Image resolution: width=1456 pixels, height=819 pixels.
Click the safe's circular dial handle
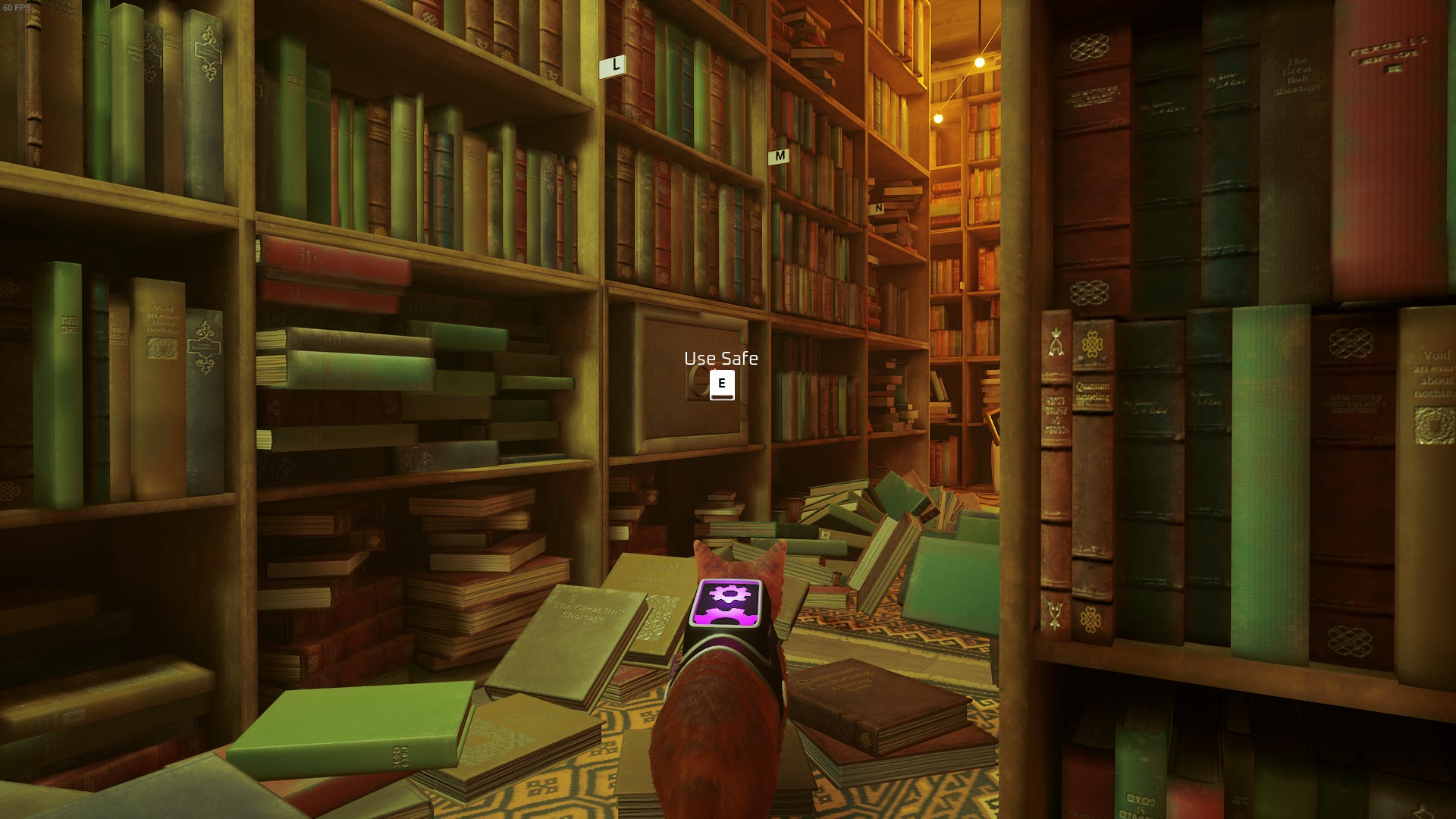pos(695,383)
